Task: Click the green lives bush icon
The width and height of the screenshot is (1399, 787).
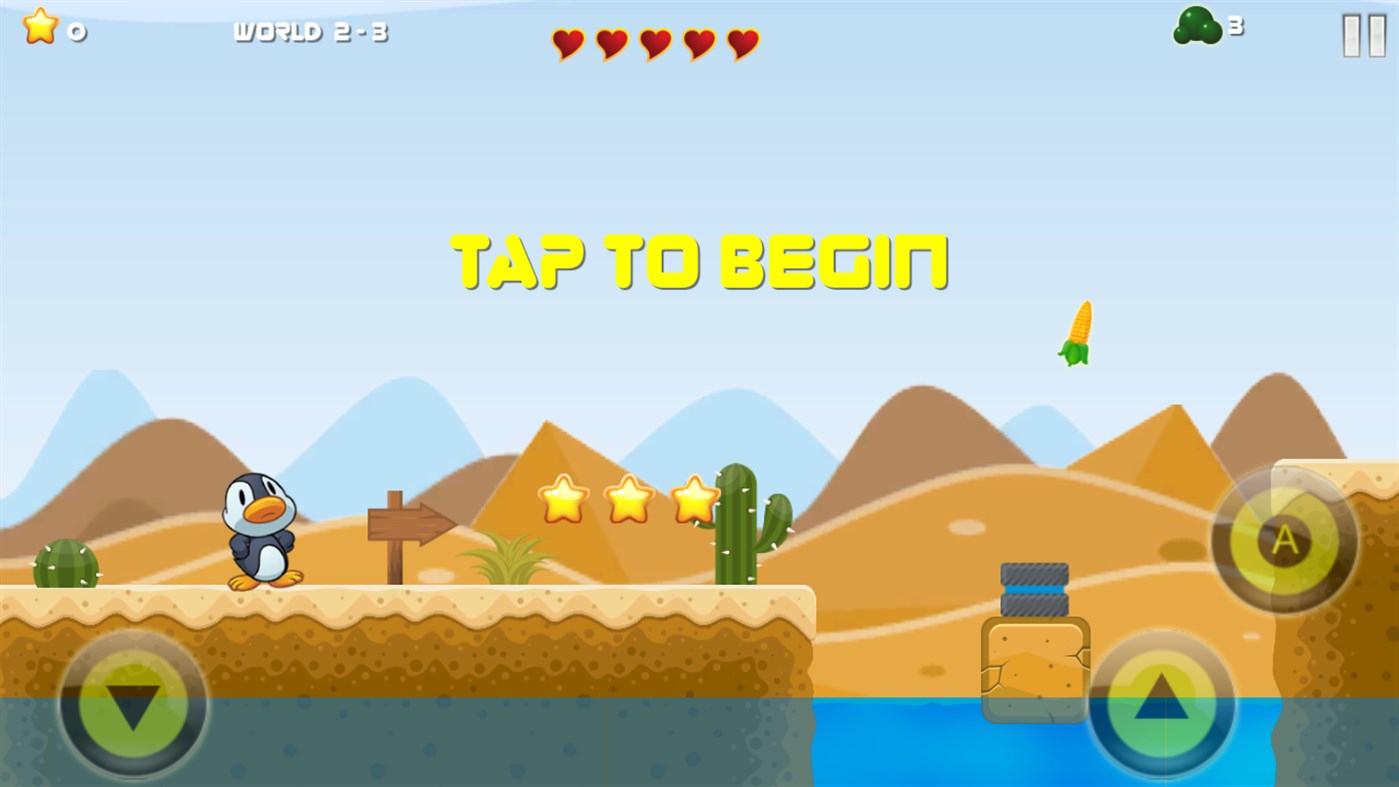Action: tap(1196, 24)
